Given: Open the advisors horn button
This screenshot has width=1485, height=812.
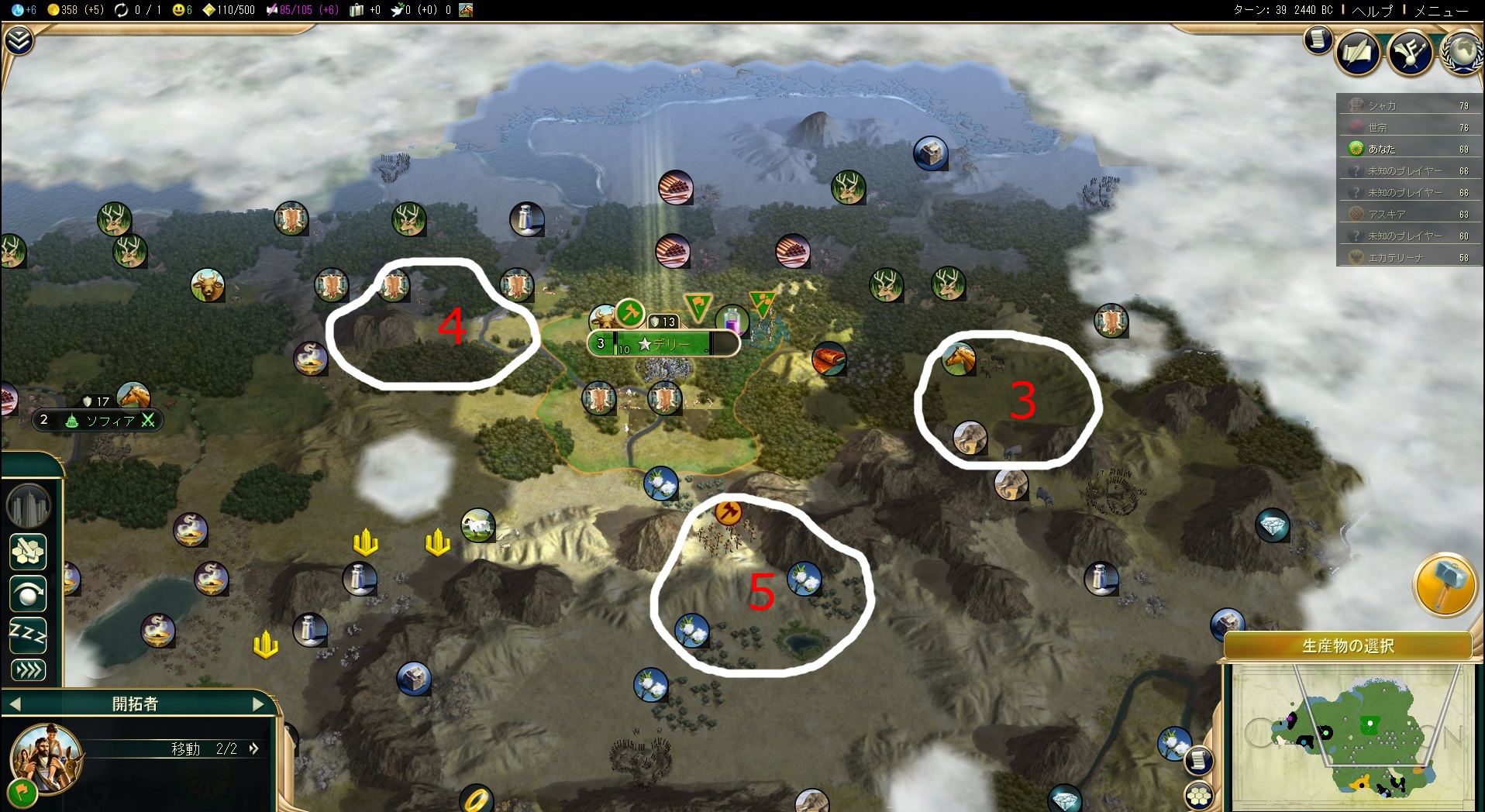Looking at the screenshot, I should coord(1410,53).
